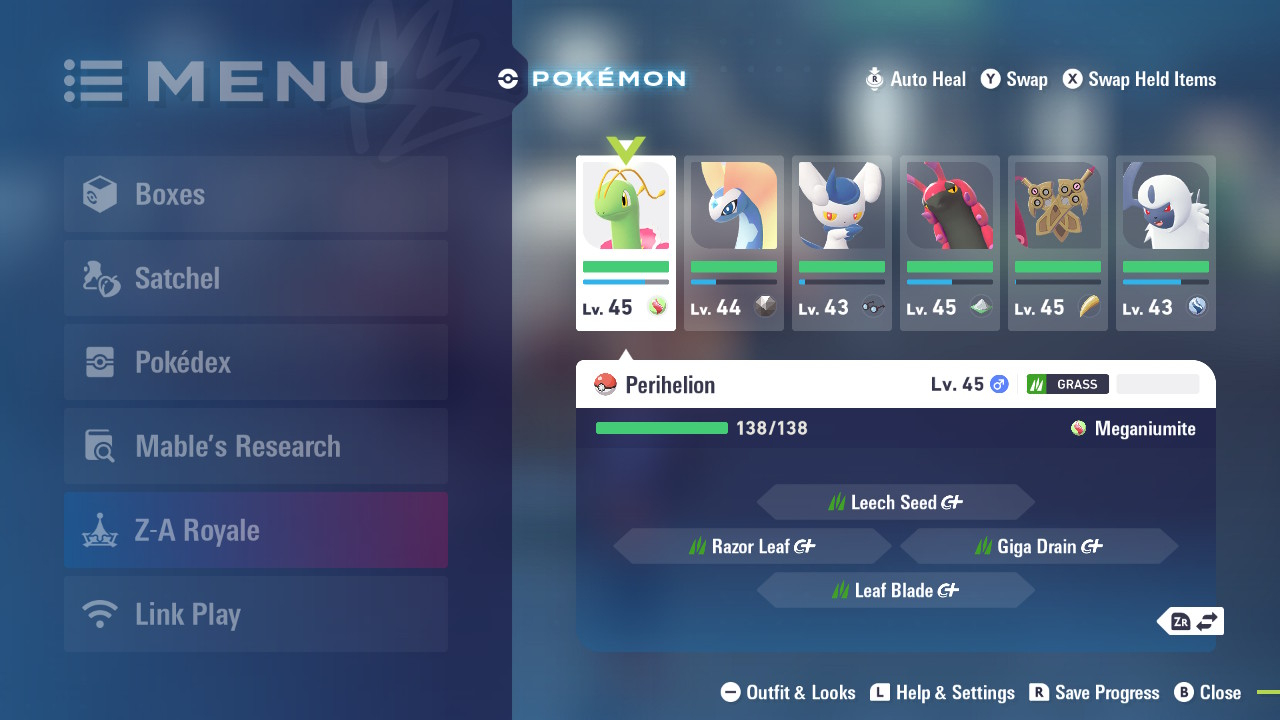Pick the Scolipede party slot
Viewport: 1280px width, 720px height.
point(950,243)
